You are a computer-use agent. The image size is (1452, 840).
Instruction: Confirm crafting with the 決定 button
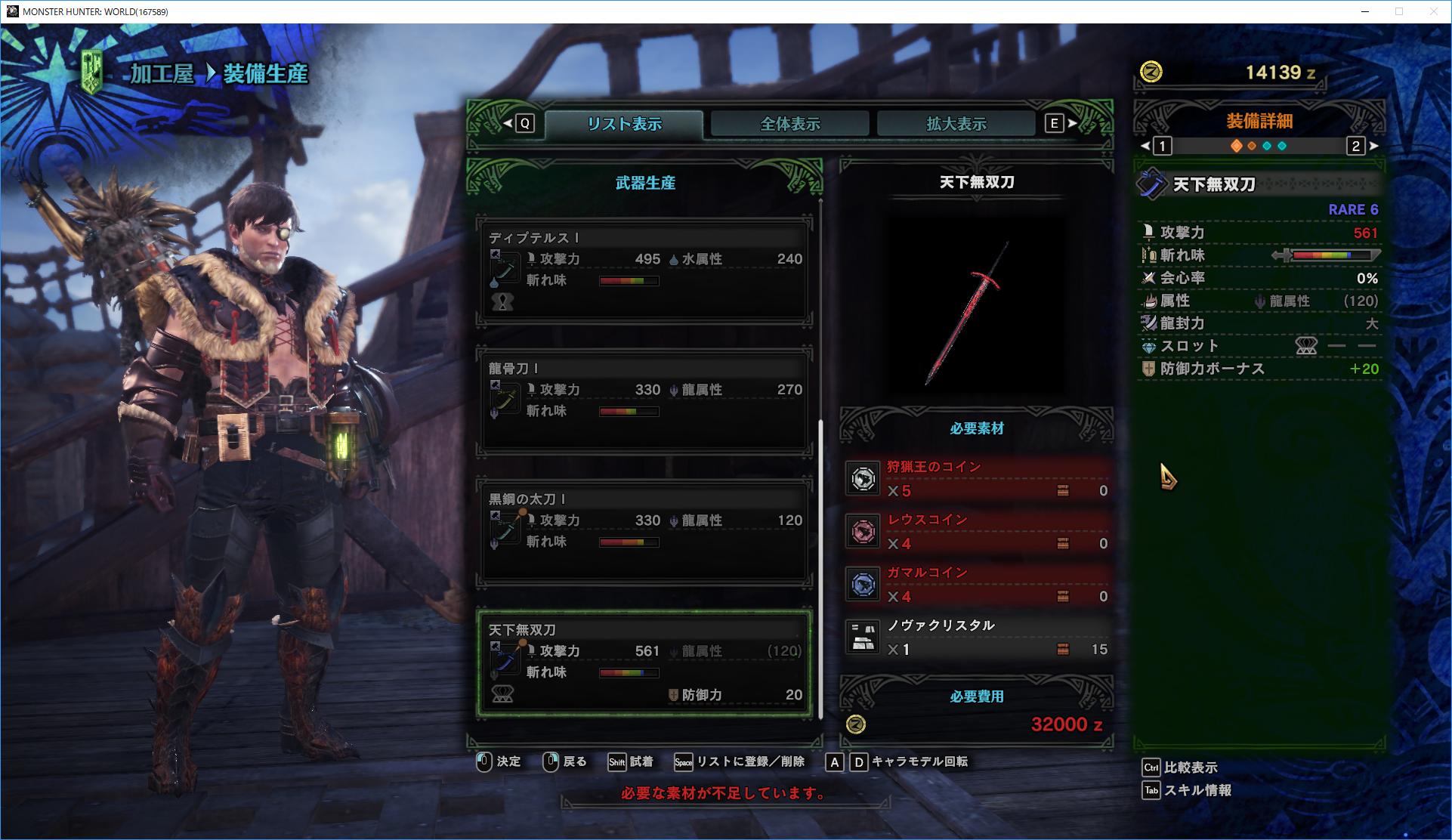[x=507, y=762]
